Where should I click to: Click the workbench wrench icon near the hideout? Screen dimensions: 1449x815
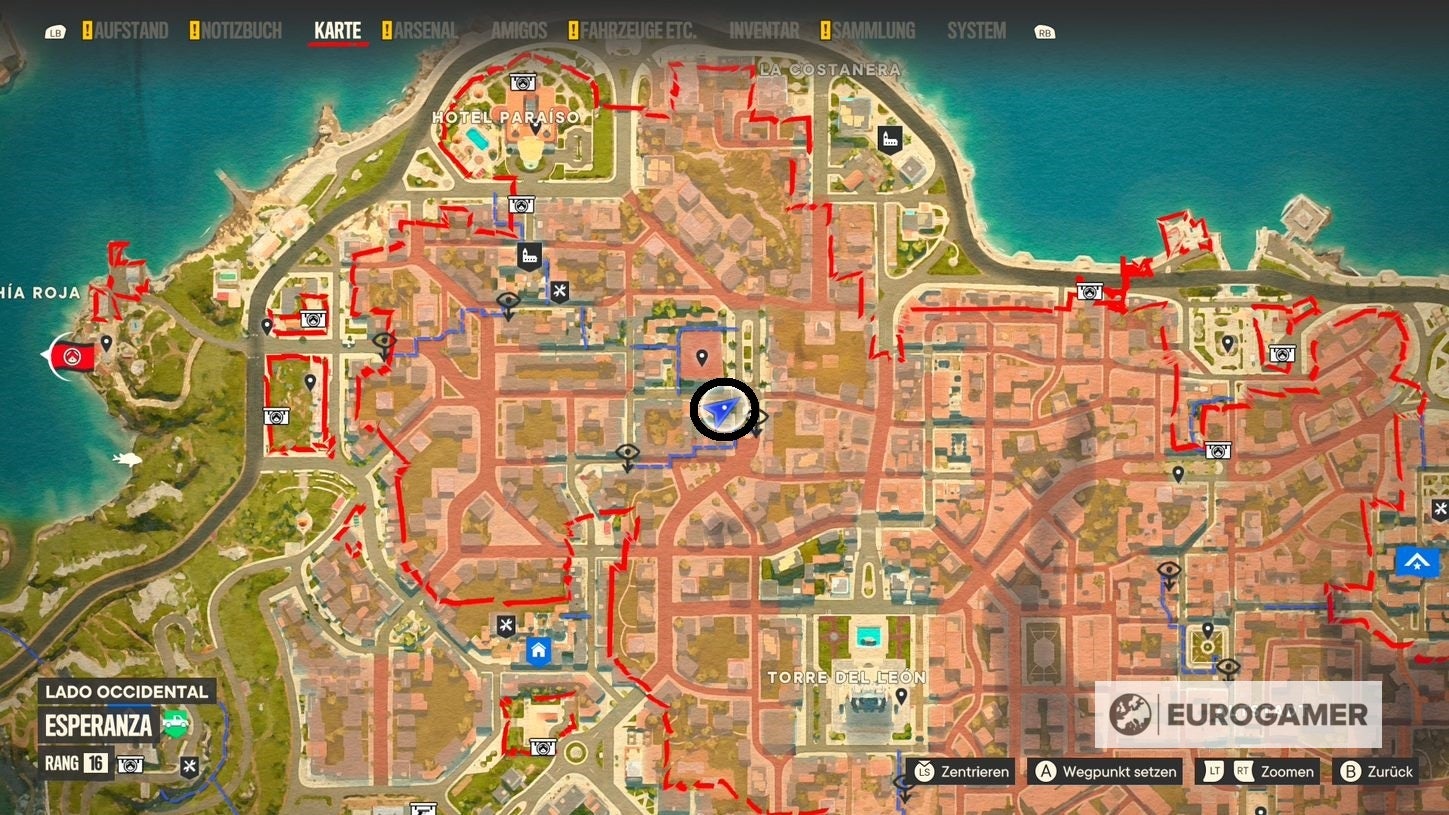[506, 625]
